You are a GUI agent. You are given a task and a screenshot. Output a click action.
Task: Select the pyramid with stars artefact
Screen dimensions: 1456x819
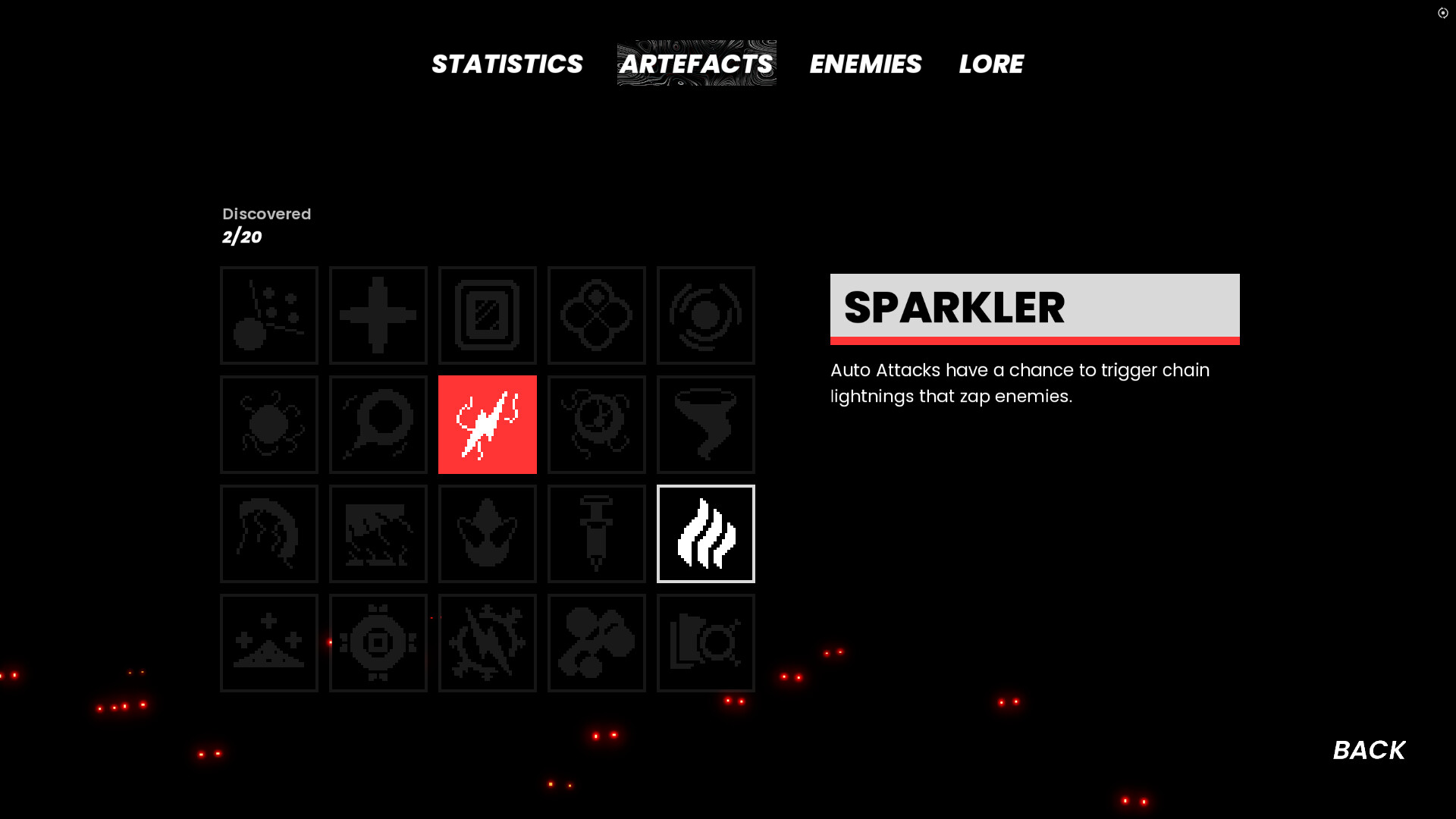click(268, 642)
